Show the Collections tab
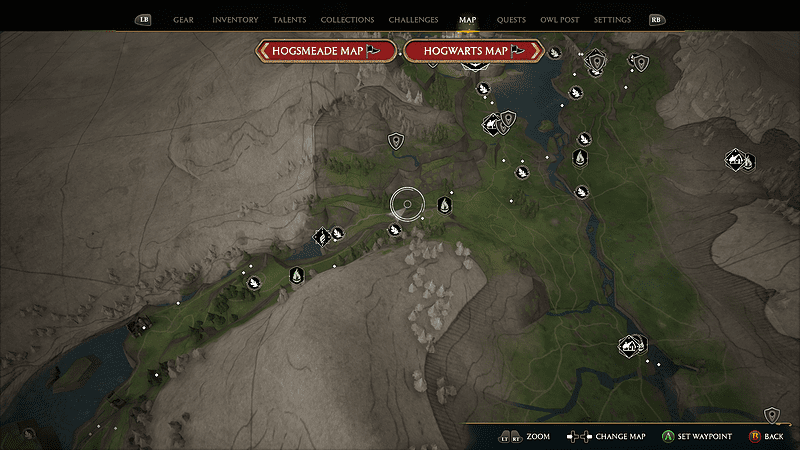 click(x=347, y=20)
